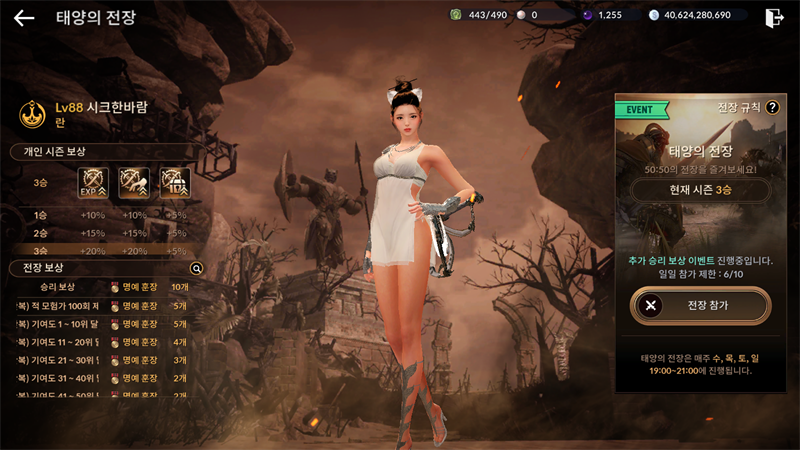Click the gold rank emblem by Lv88
The width and height of the screenshot is (800, 450).
click(32, 113)
